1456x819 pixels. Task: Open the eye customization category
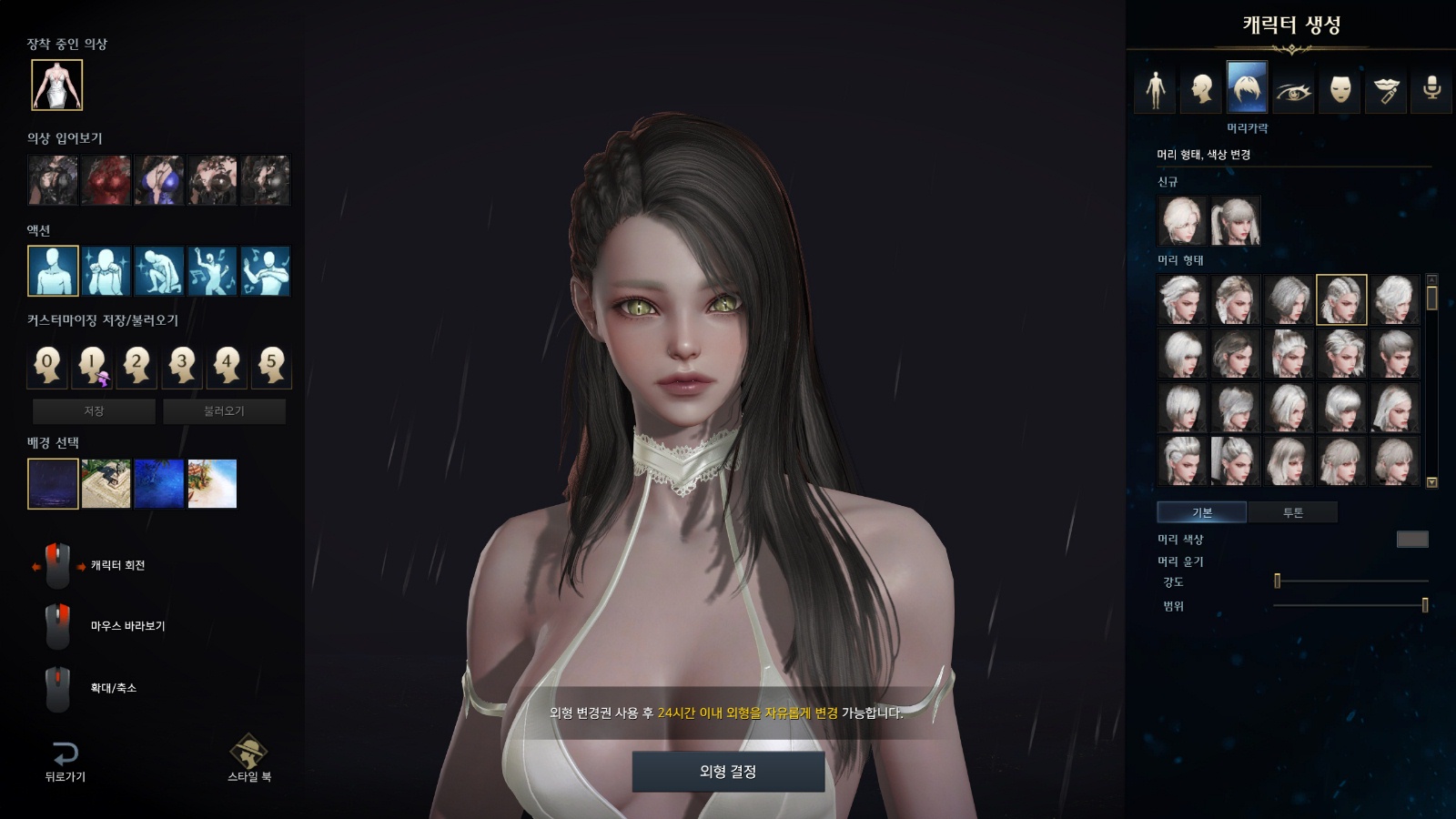1293,89
